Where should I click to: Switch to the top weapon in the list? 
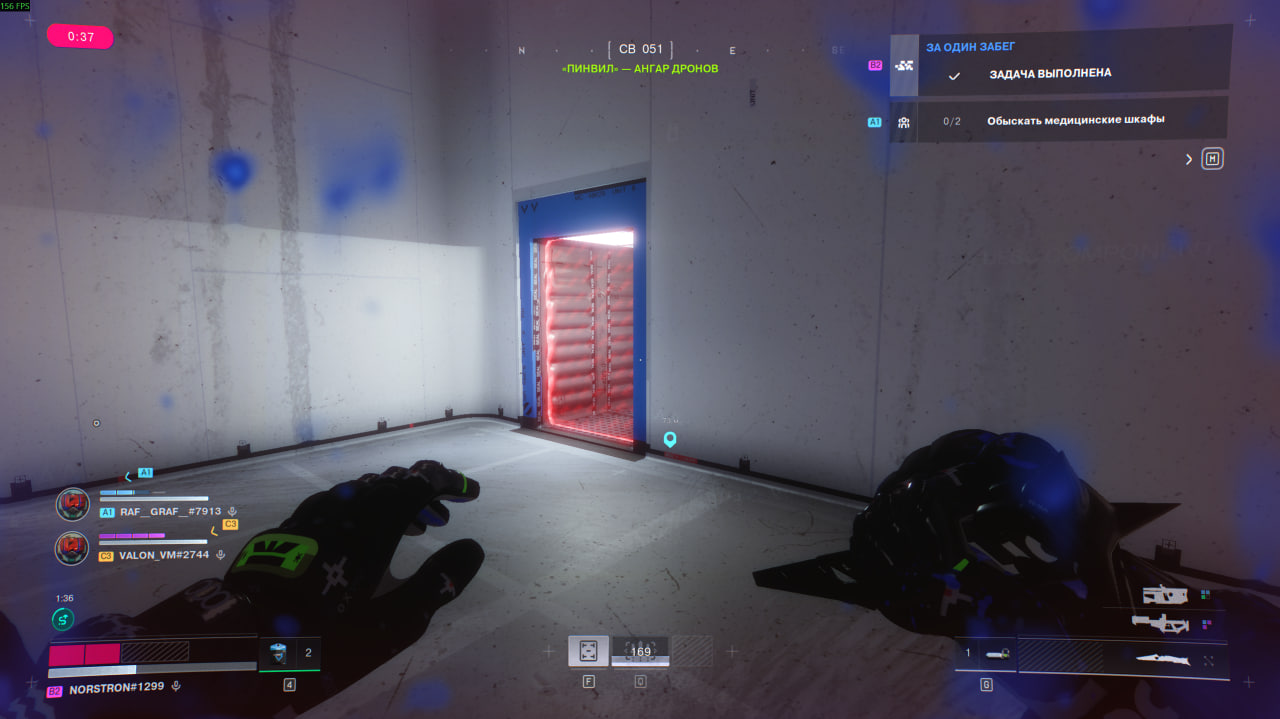tap(1165, 595)
